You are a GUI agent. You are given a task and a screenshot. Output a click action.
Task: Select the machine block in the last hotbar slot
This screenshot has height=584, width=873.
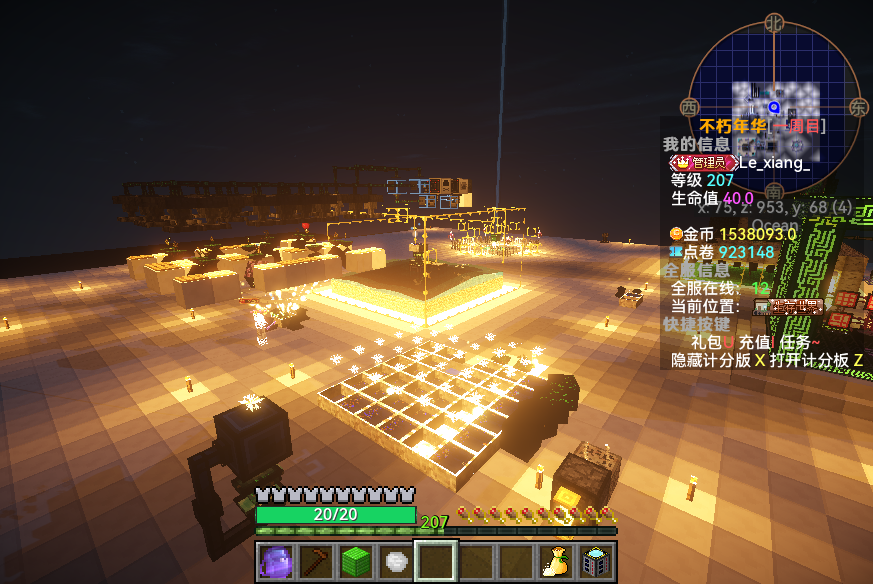tap(596, 561)
